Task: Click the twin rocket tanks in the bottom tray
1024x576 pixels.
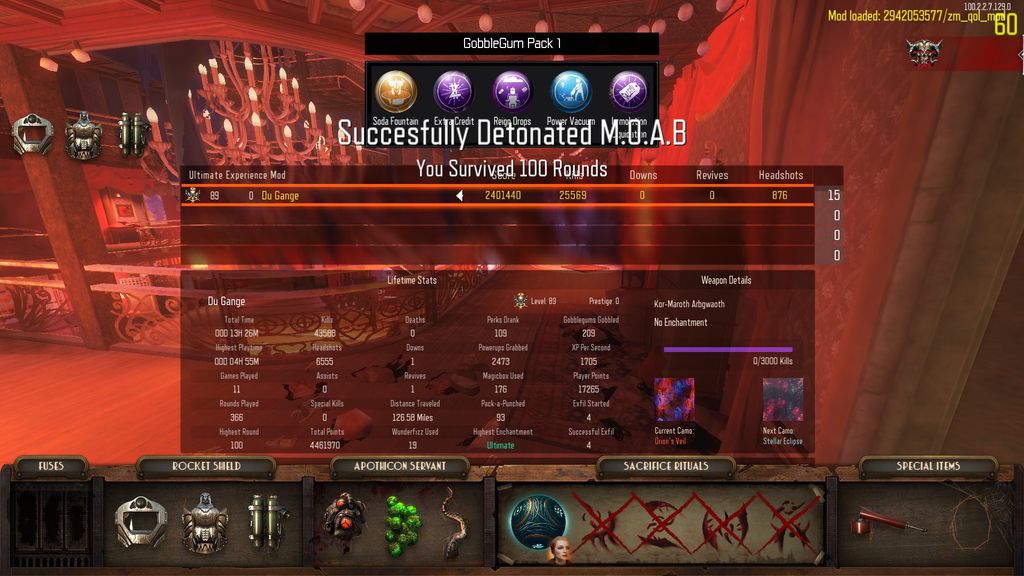Action: coord(268,520)
